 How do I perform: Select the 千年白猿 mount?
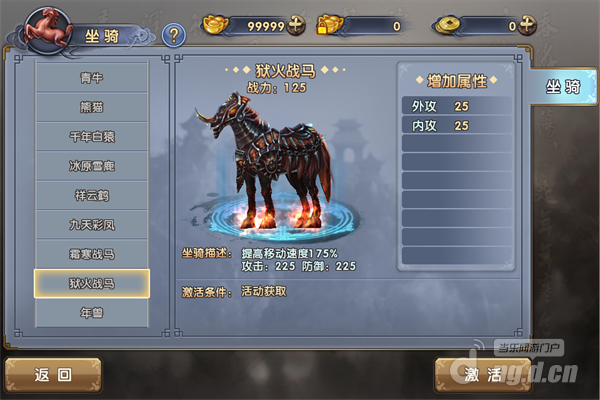91,136
